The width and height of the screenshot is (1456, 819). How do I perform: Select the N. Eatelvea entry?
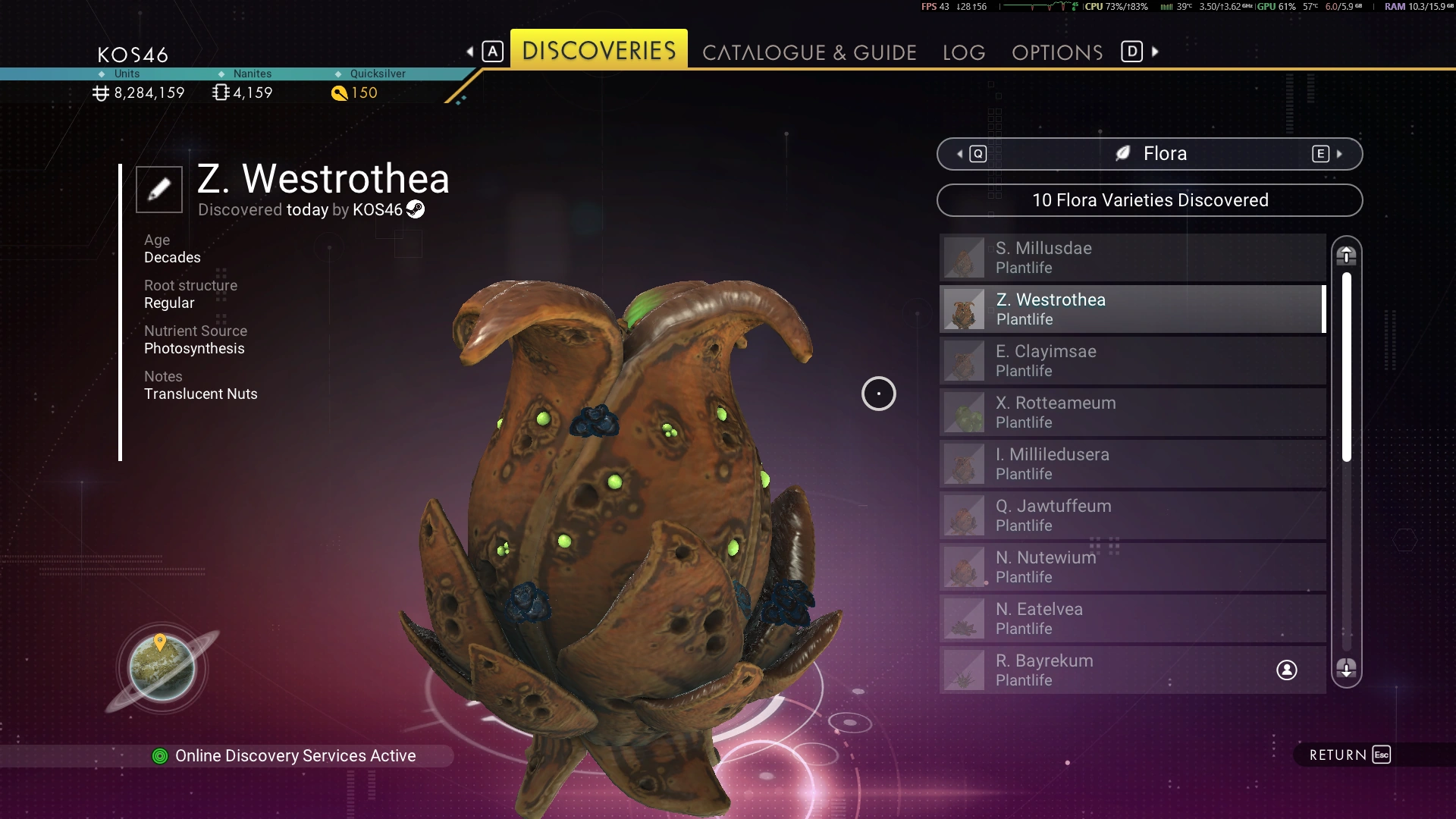[1132, 619]
